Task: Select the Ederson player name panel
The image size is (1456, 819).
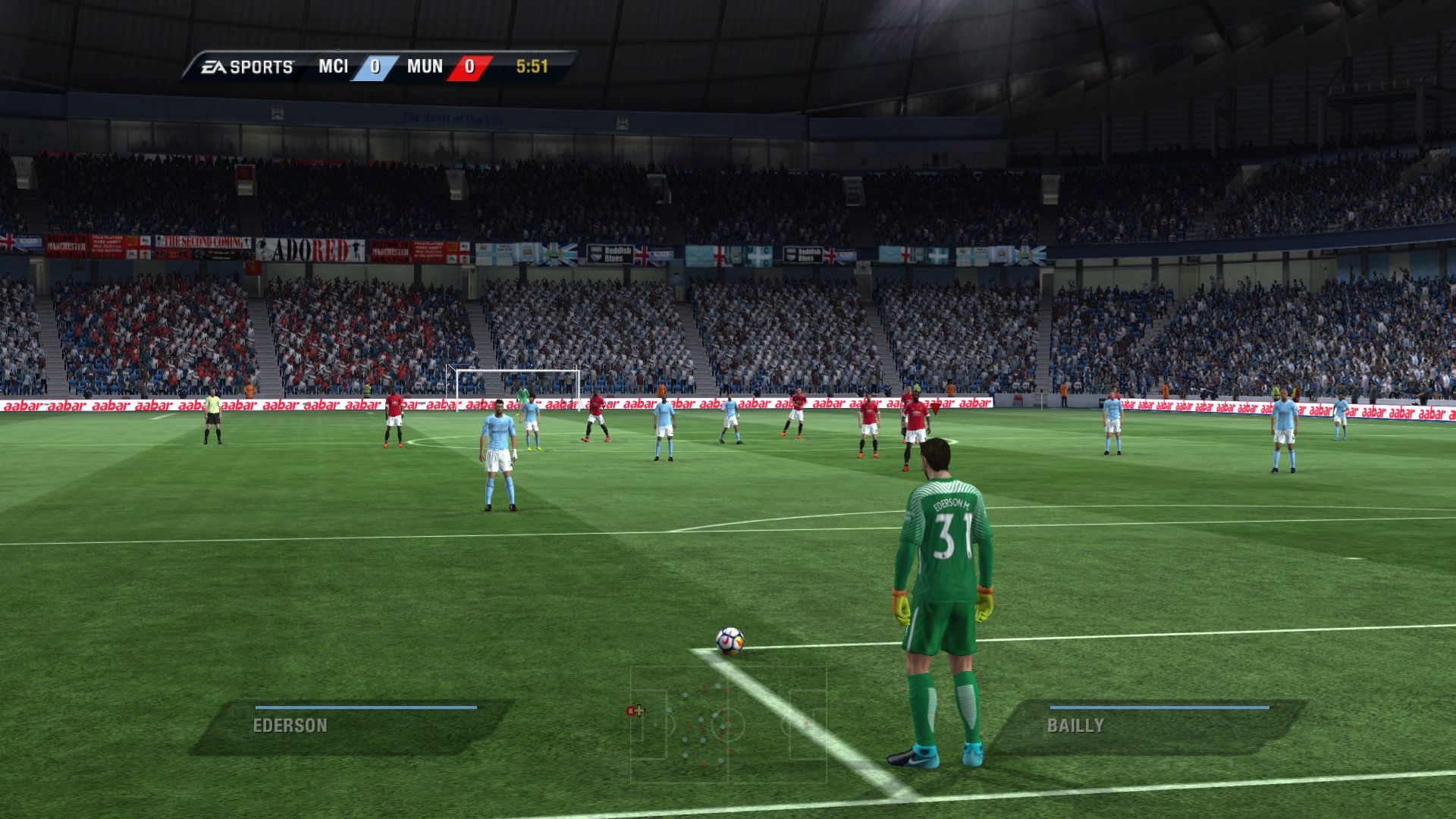Action: pos(350,726)
